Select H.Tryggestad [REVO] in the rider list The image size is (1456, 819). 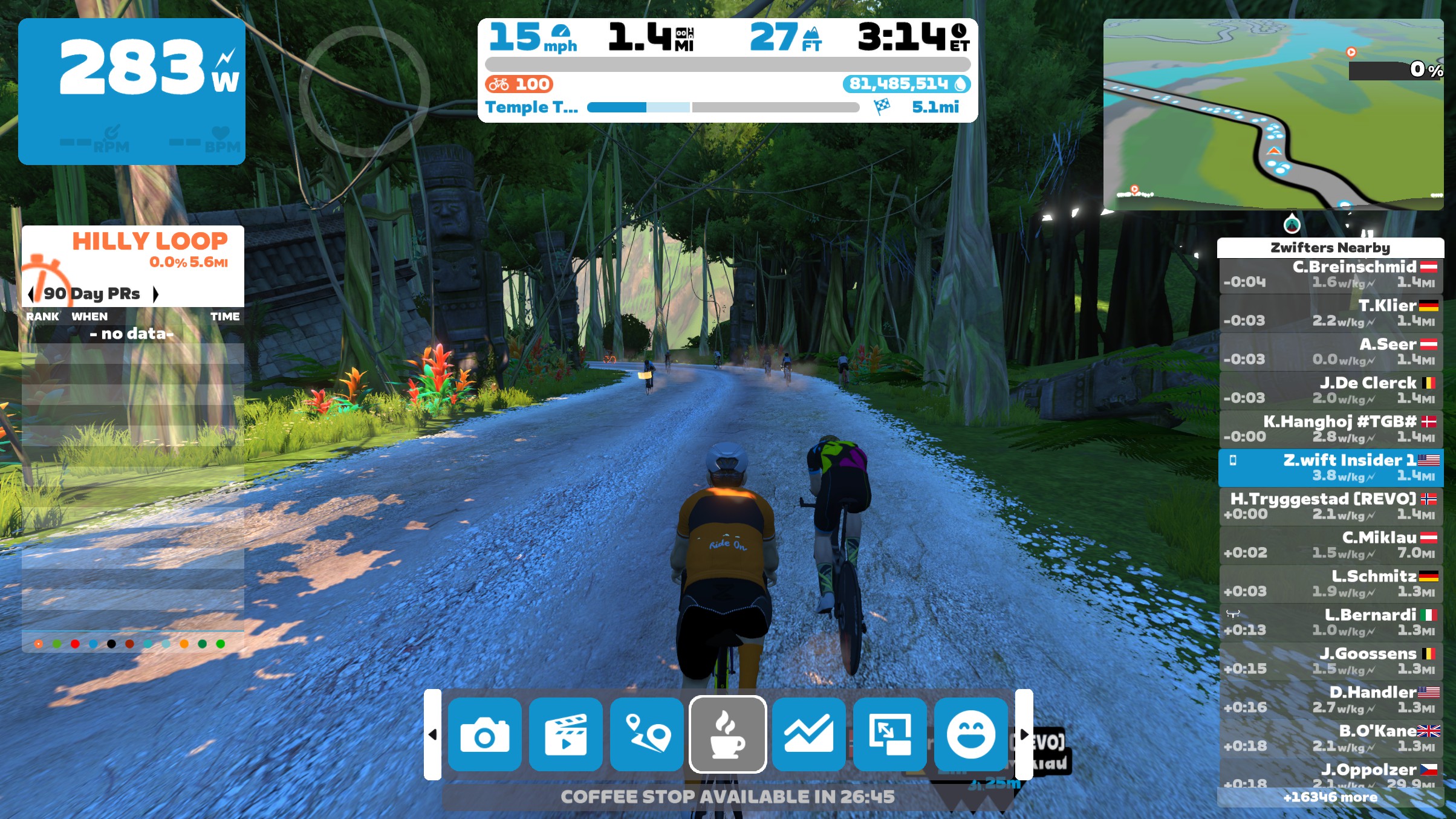[x=1330, y=507]
